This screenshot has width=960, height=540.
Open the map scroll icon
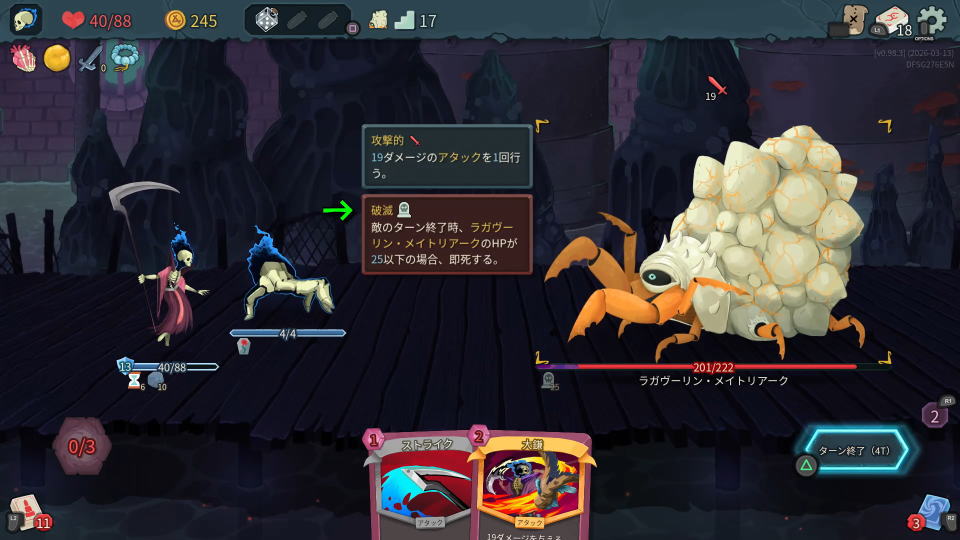(x=851, y=20)
